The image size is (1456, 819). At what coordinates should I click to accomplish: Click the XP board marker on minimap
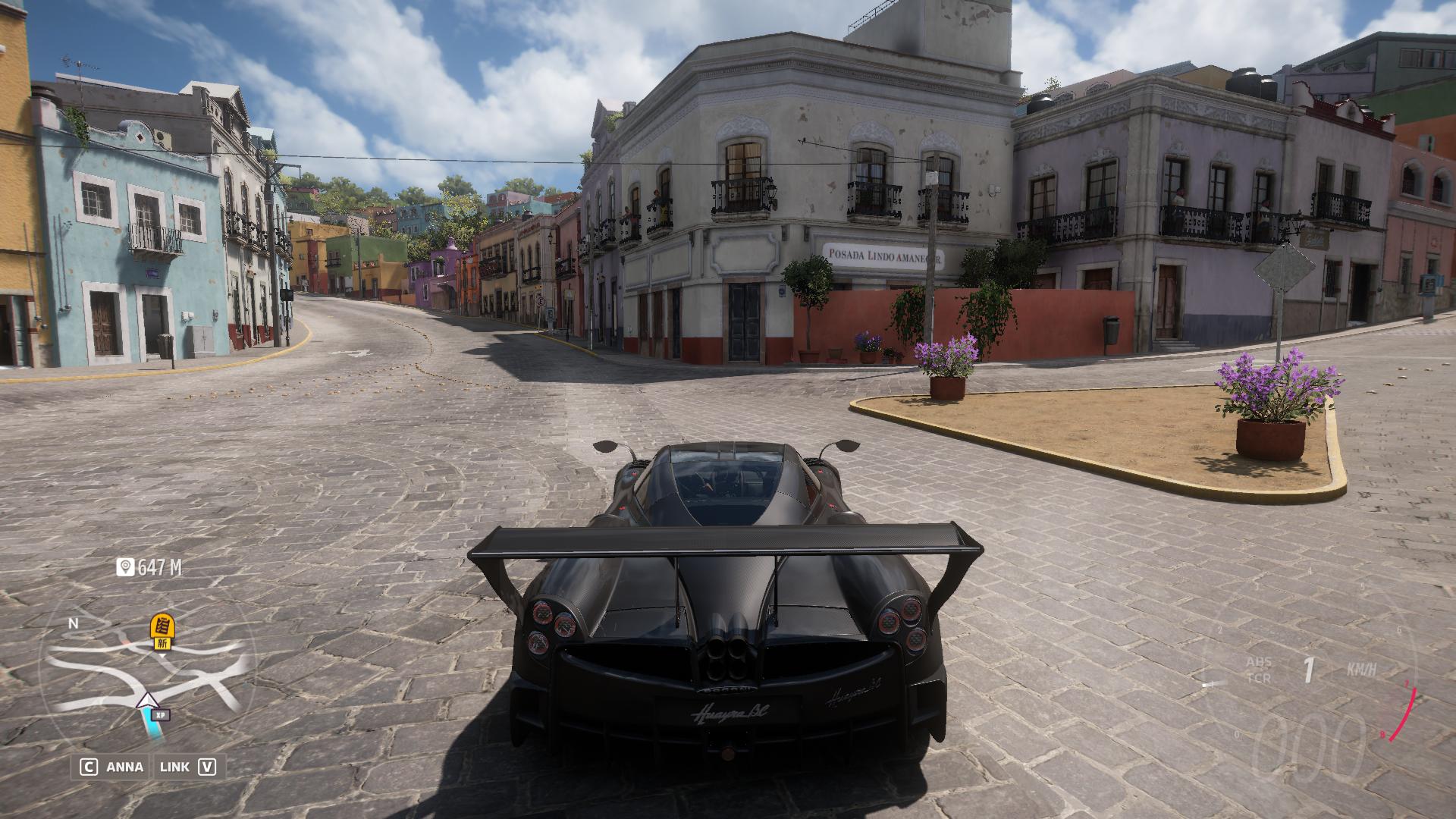tap(160, 714)
